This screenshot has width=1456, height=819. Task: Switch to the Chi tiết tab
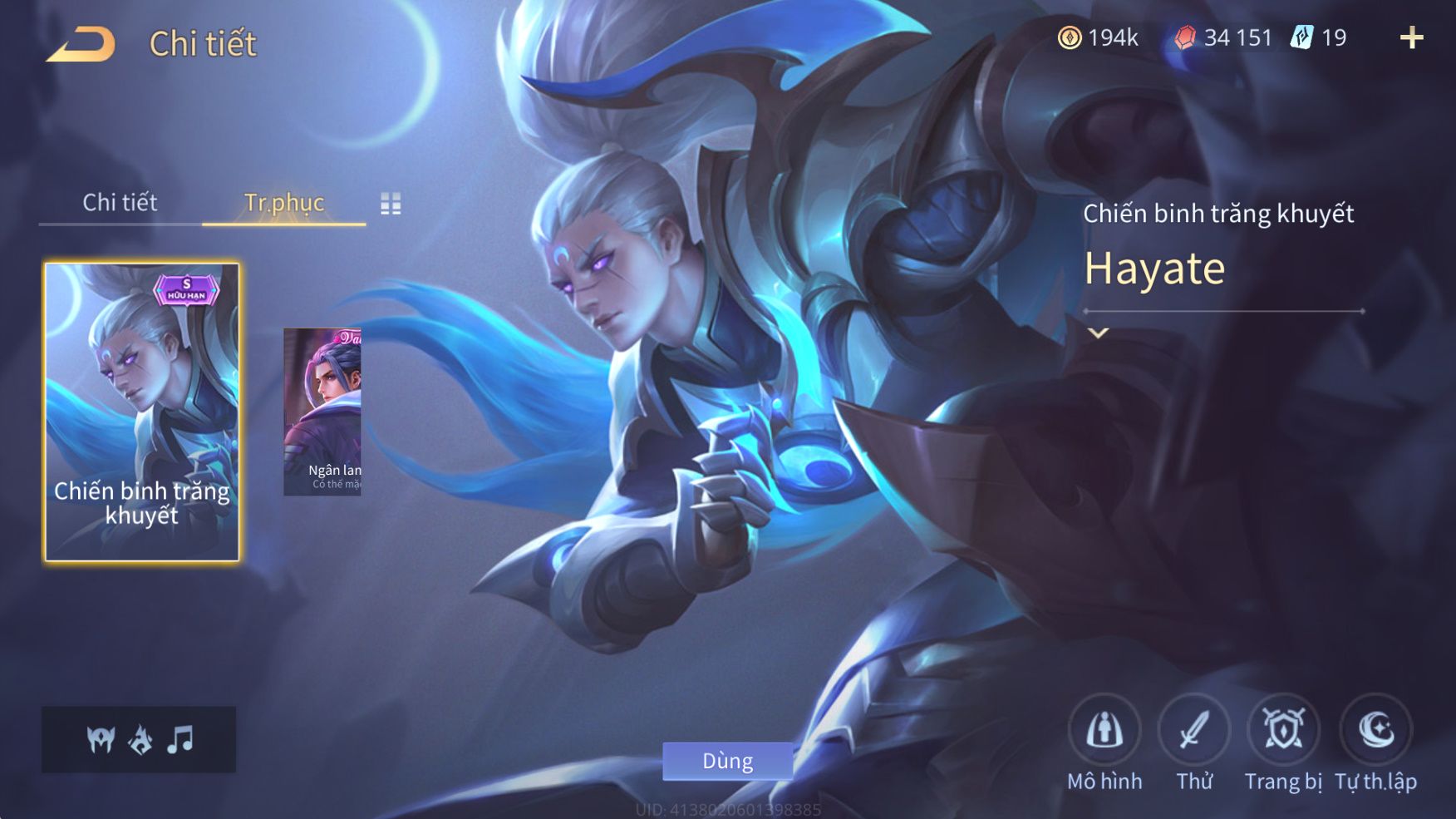[120, 202]
